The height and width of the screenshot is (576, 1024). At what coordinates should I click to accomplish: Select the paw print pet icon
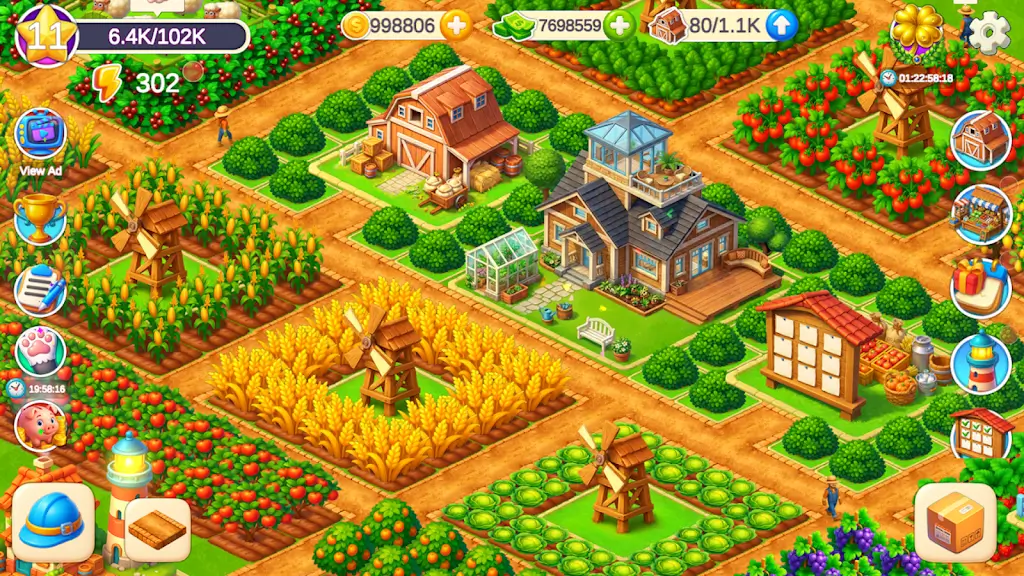(40, 352)
